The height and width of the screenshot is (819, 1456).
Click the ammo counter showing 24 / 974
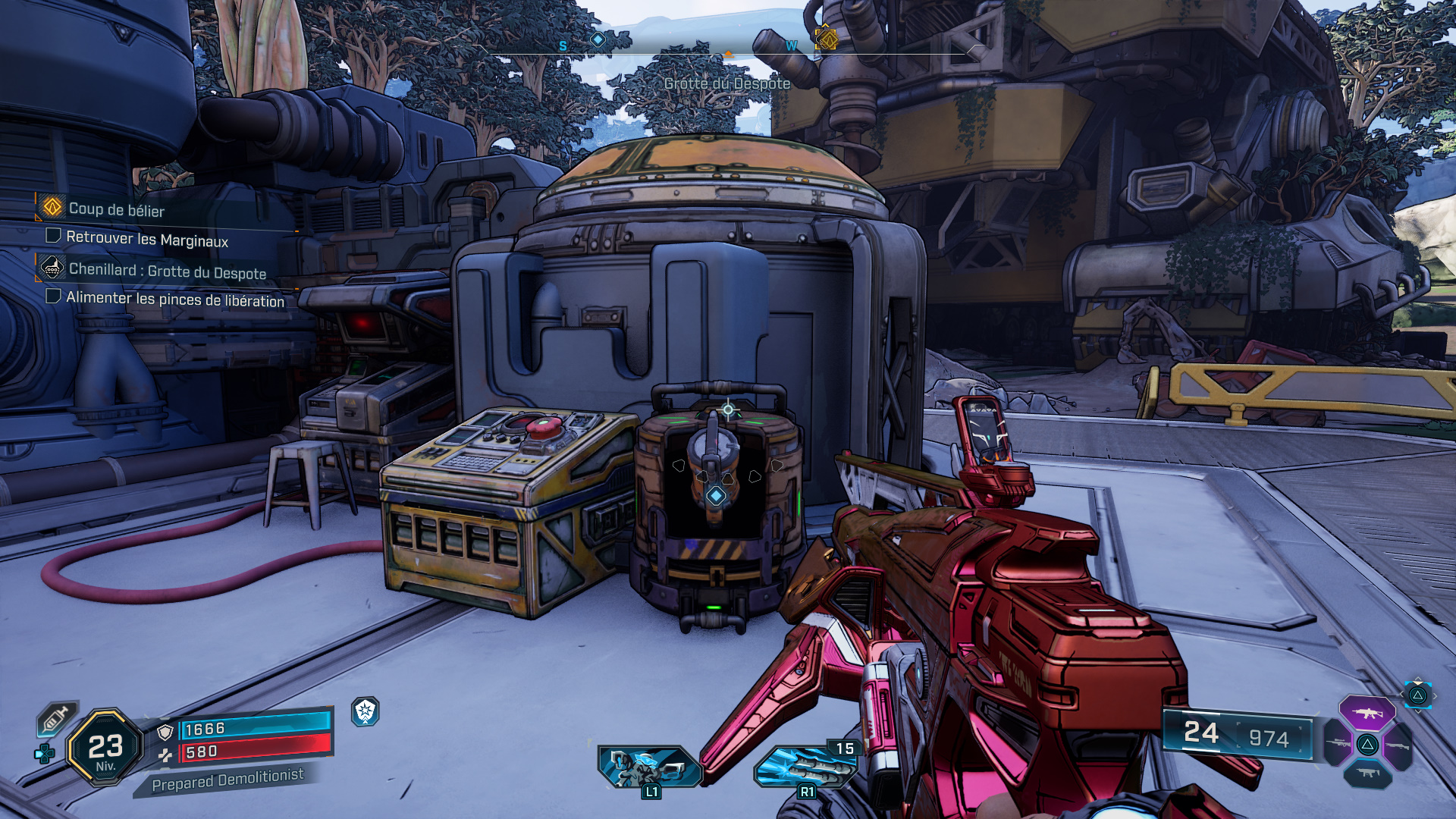(x=1236, y=735)
